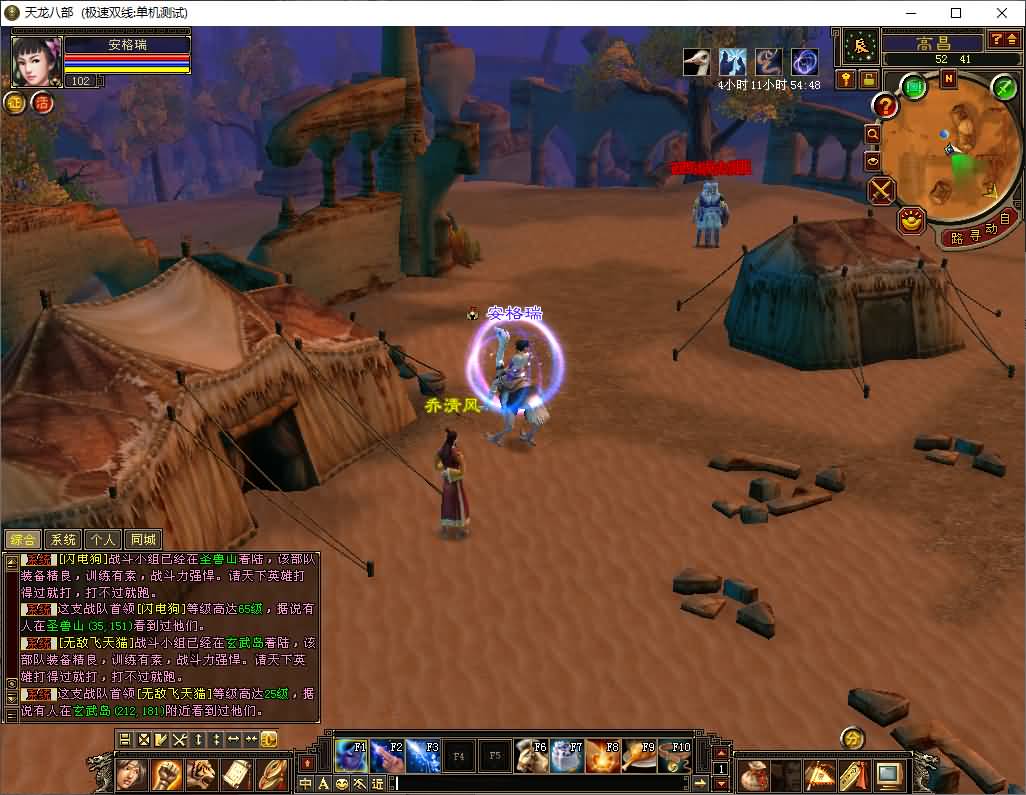This screenshot has width=1026, height=795.
Task: Open the fist icon in bottom-left menu
Action: 166,774
